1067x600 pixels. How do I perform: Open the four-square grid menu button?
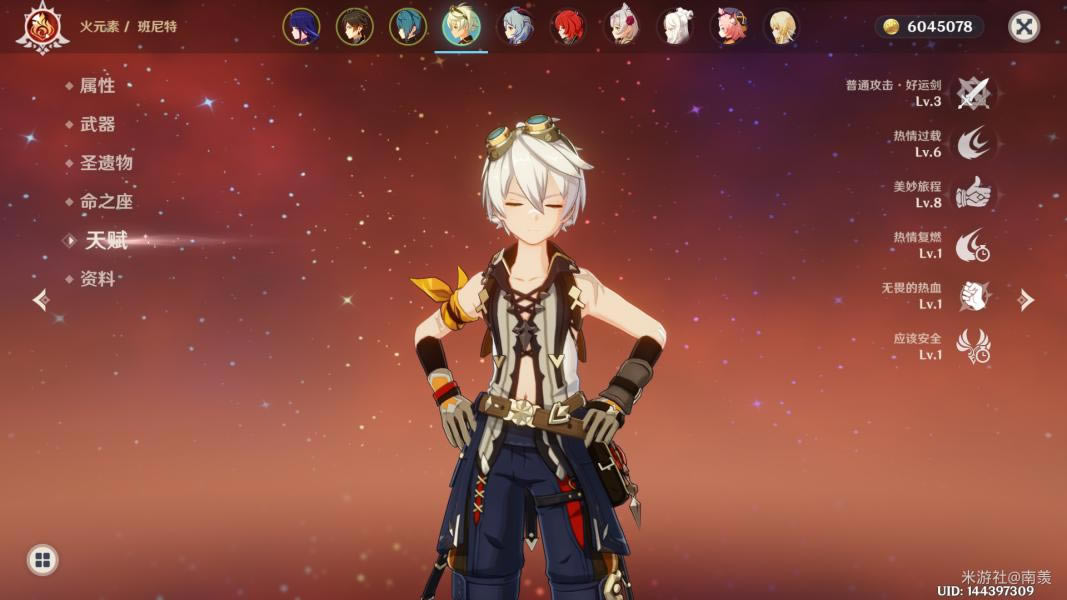pos(42,559)
